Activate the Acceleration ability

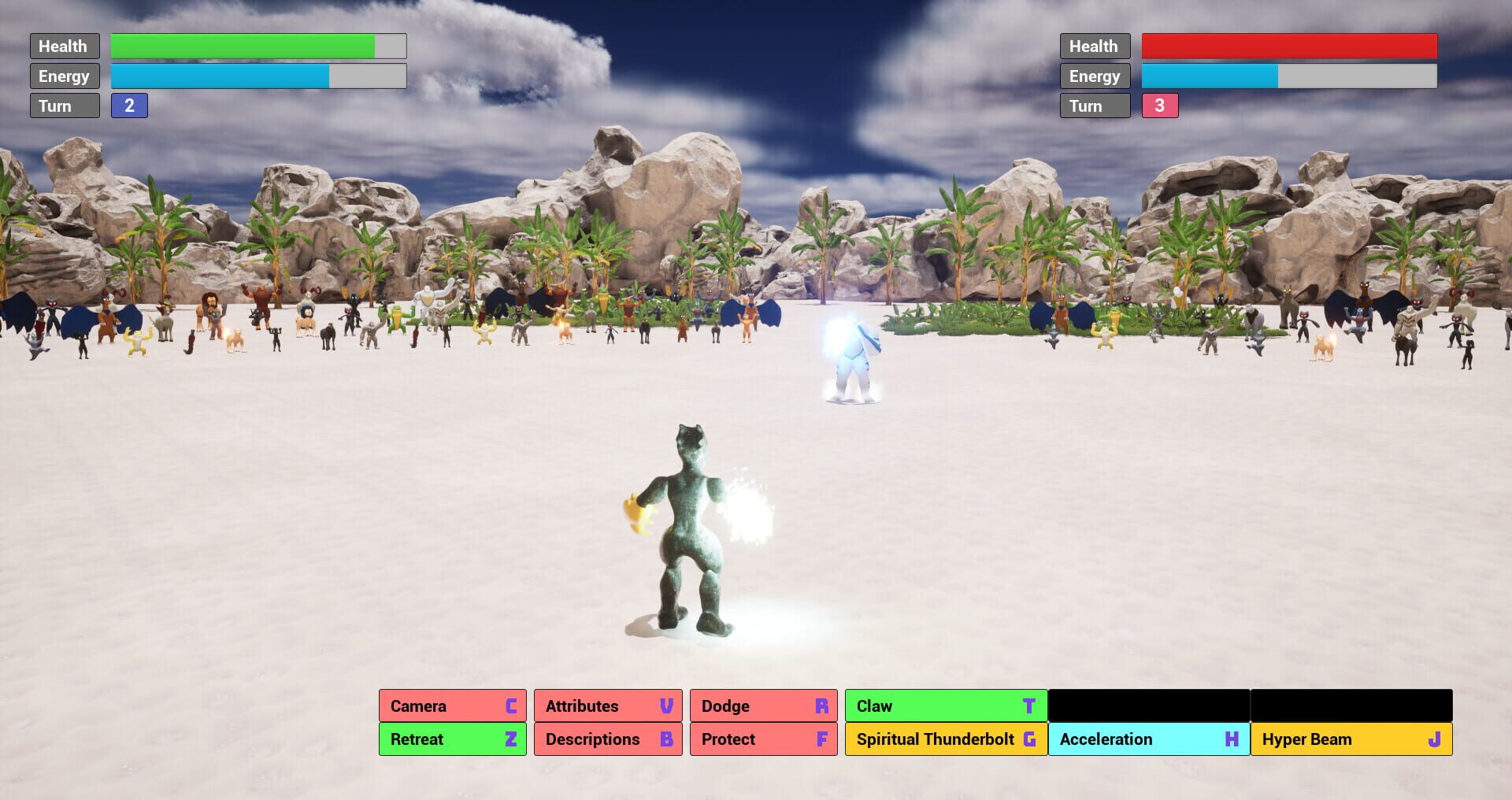pos(1147,739)
